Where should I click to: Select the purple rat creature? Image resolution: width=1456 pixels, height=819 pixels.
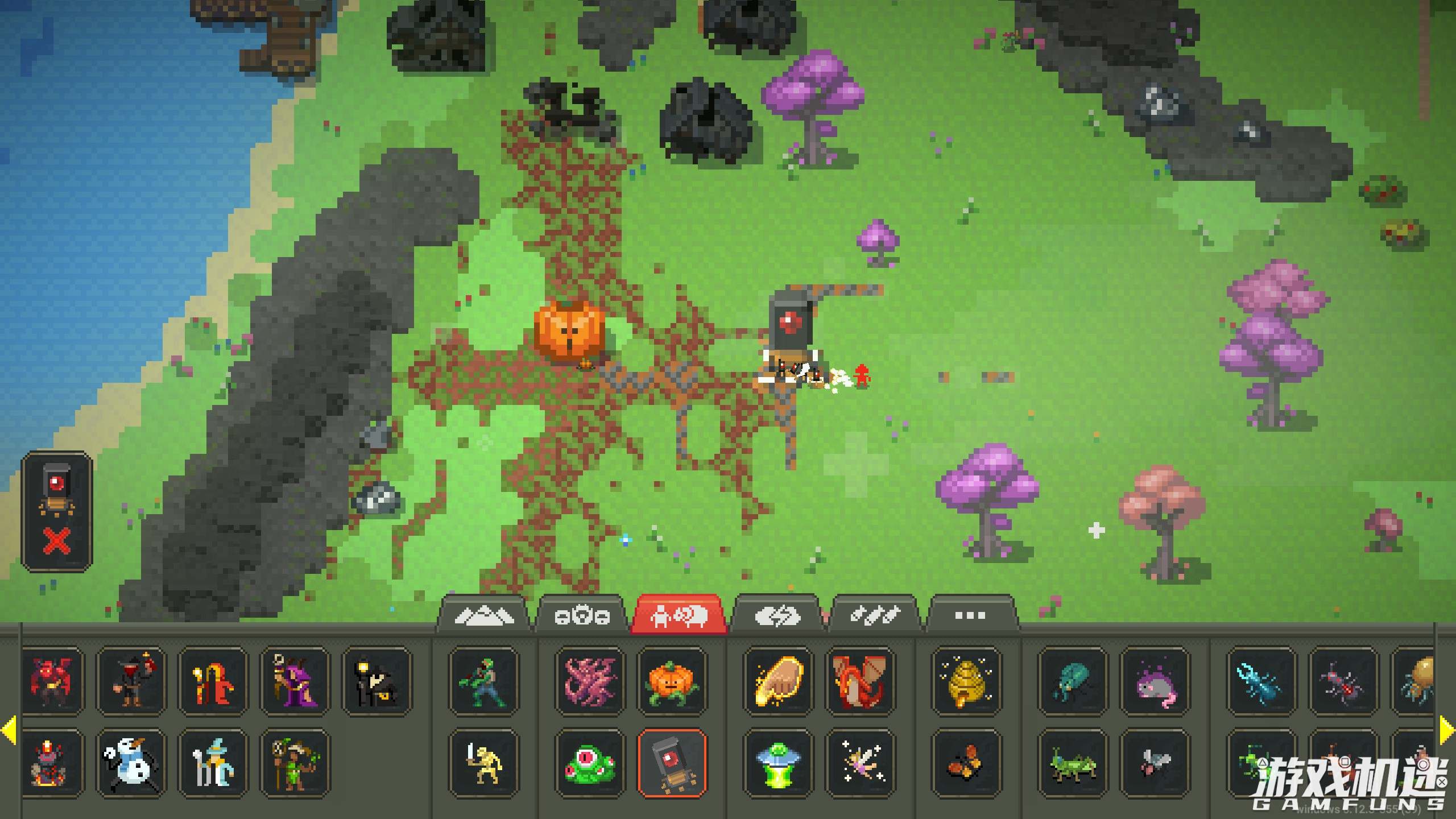[1155, 681]
